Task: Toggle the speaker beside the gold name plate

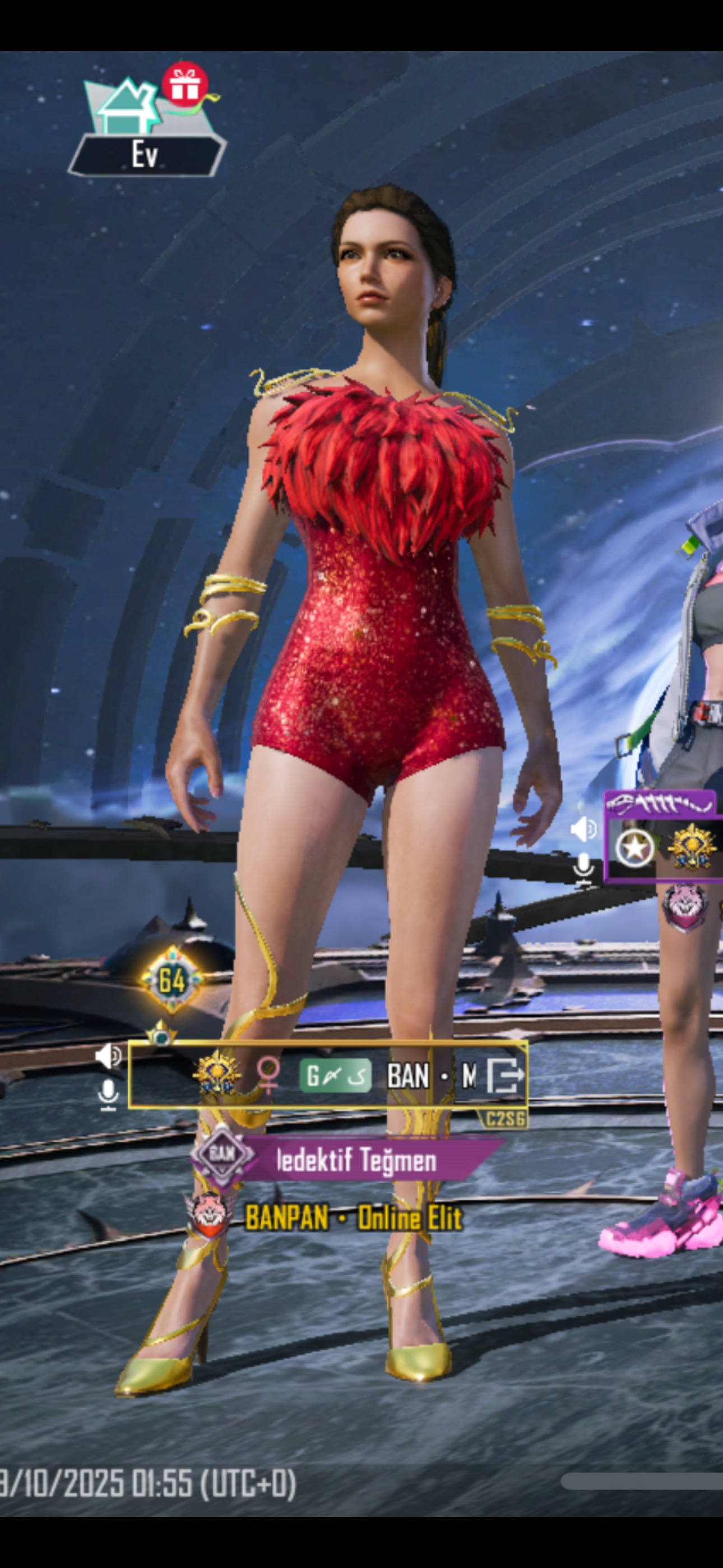Action: (x=108, y=1057)
